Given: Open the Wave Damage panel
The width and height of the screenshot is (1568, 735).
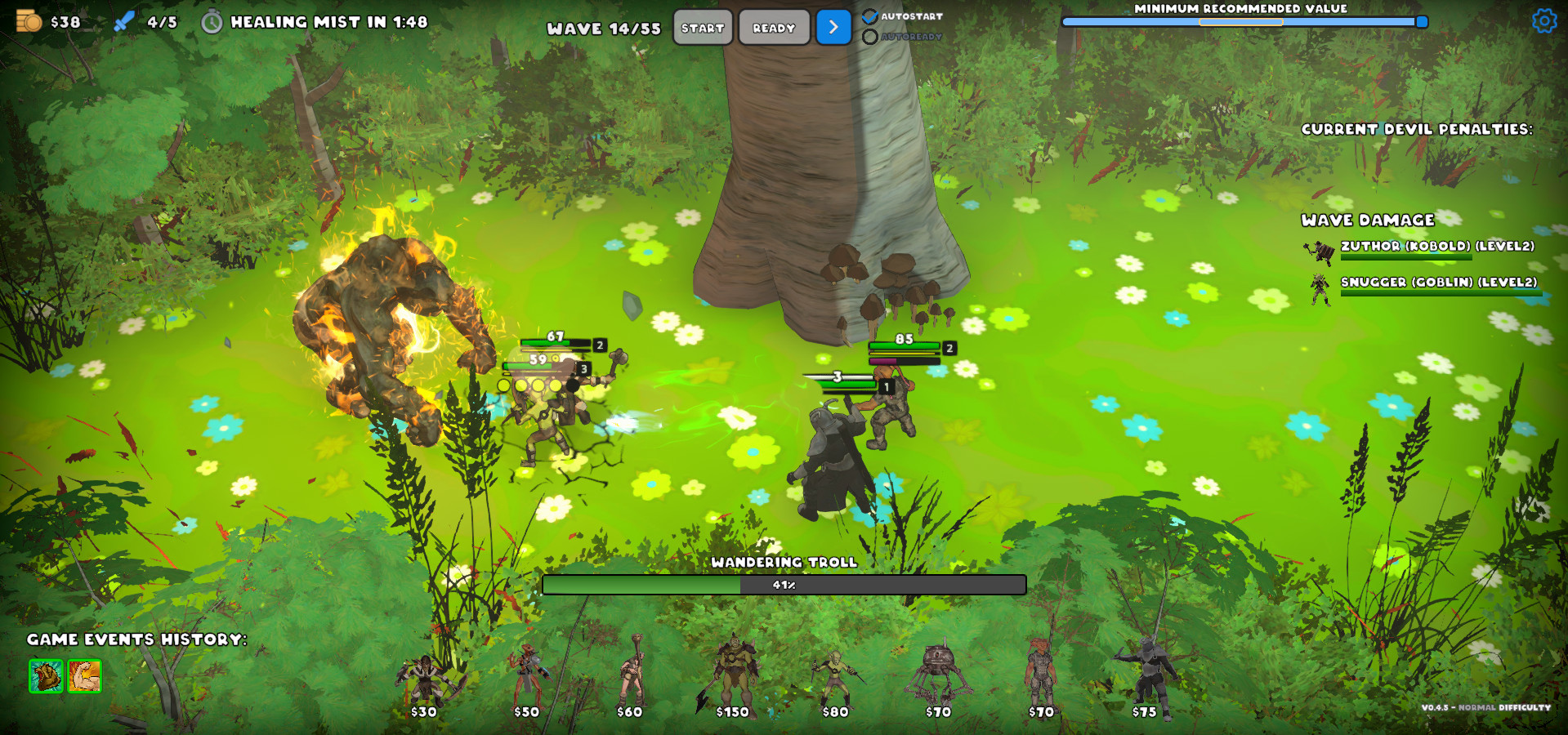Looking at the screenshot, I should [x=1368, y=220].
